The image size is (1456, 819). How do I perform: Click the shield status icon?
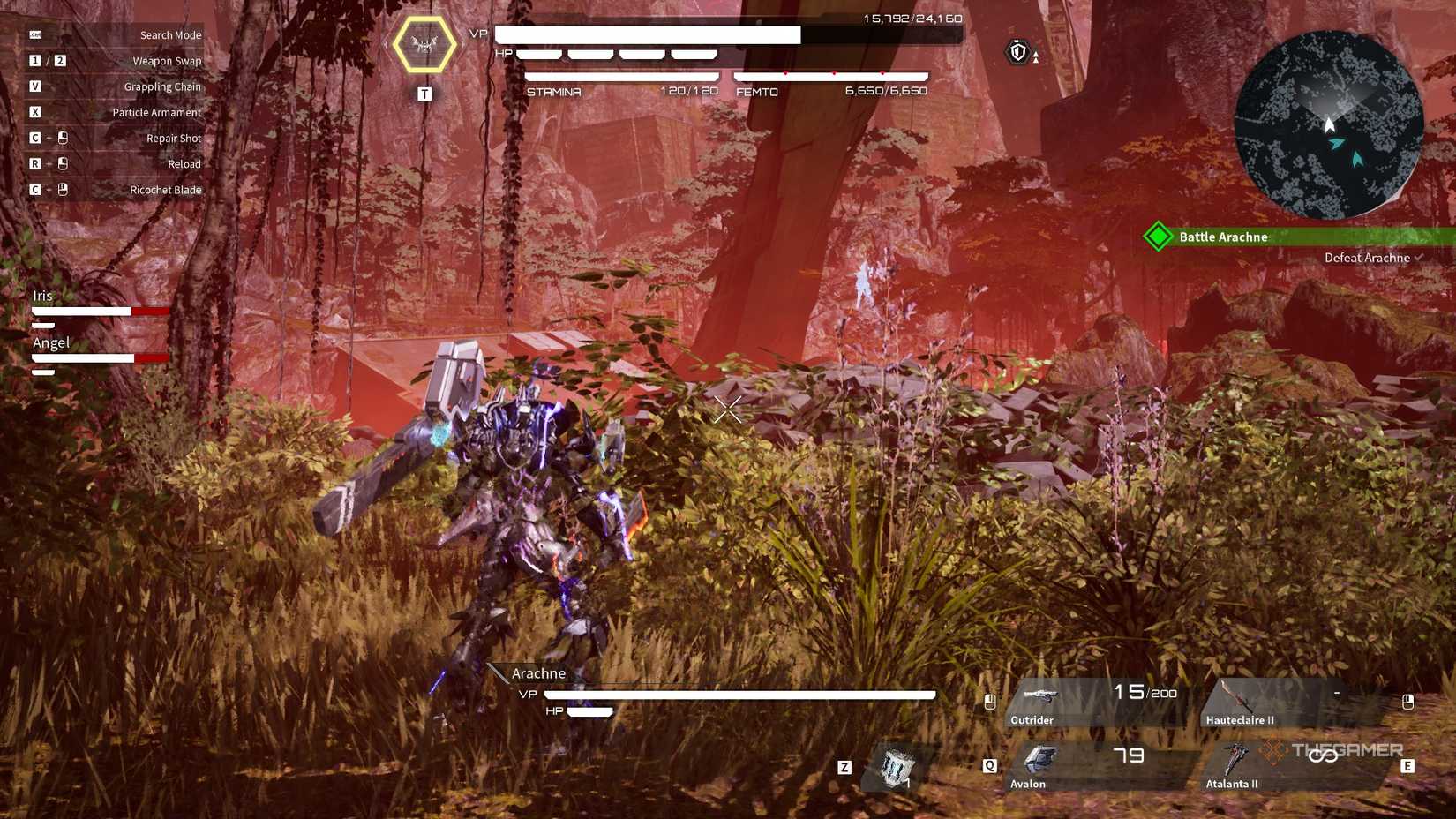1018,52
